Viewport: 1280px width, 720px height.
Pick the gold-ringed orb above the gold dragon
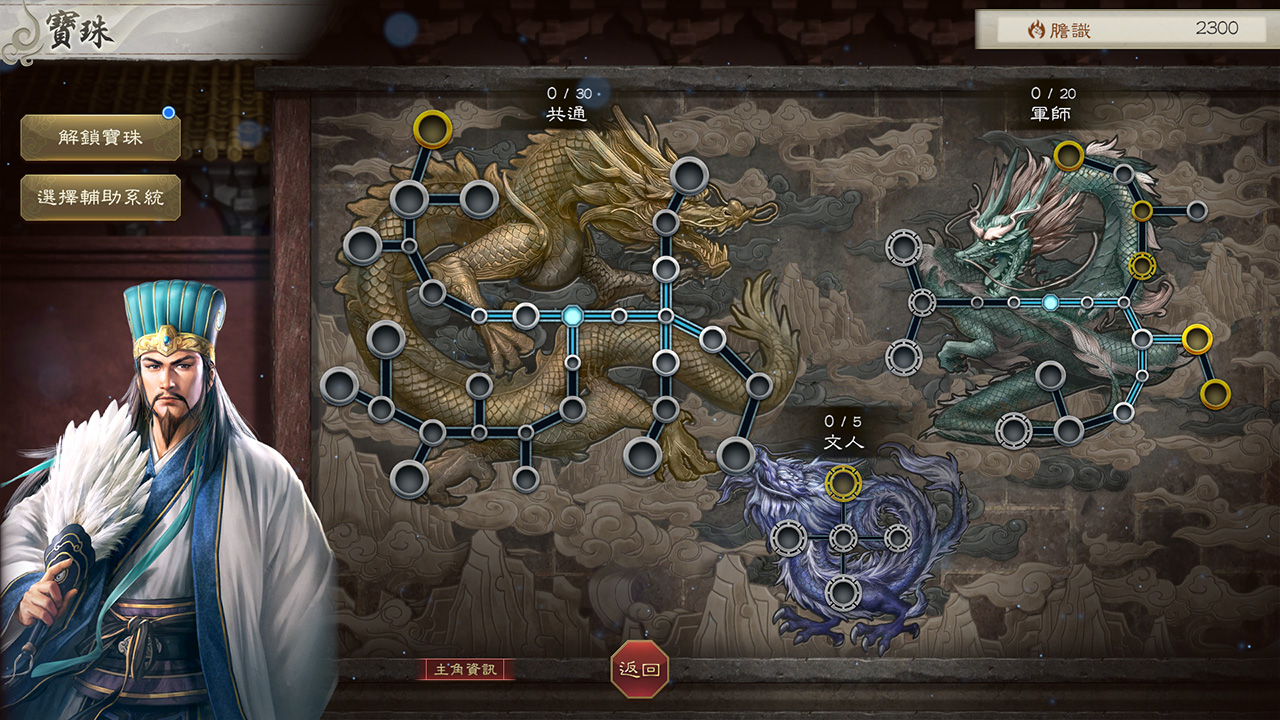pyautogui.click(x=433, y=129)
